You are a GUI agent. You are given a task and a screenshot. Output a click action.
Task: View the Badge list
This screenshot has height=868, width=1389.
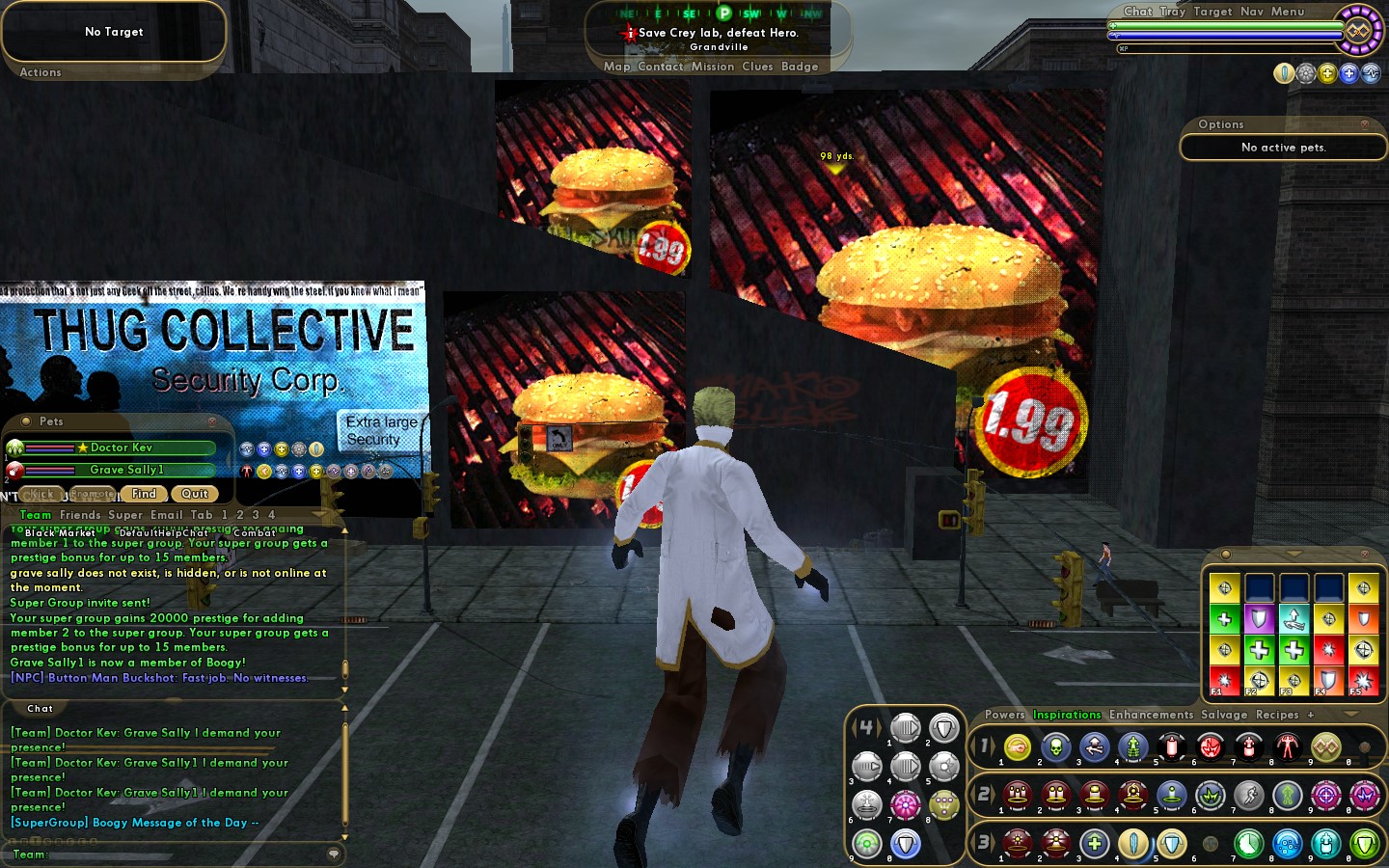point(800,67)
